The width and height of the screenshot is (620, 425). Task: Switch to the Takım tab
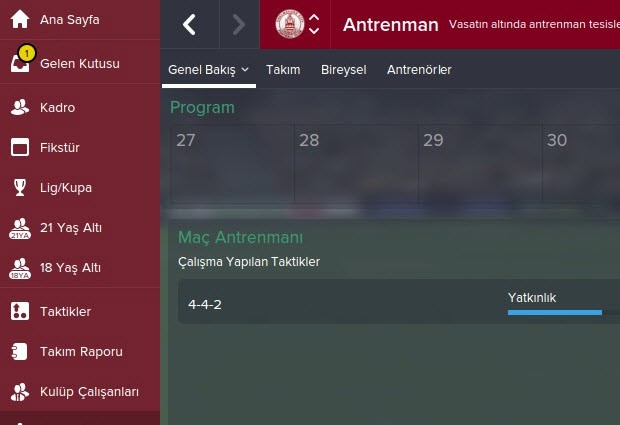[x=283, y=69]
